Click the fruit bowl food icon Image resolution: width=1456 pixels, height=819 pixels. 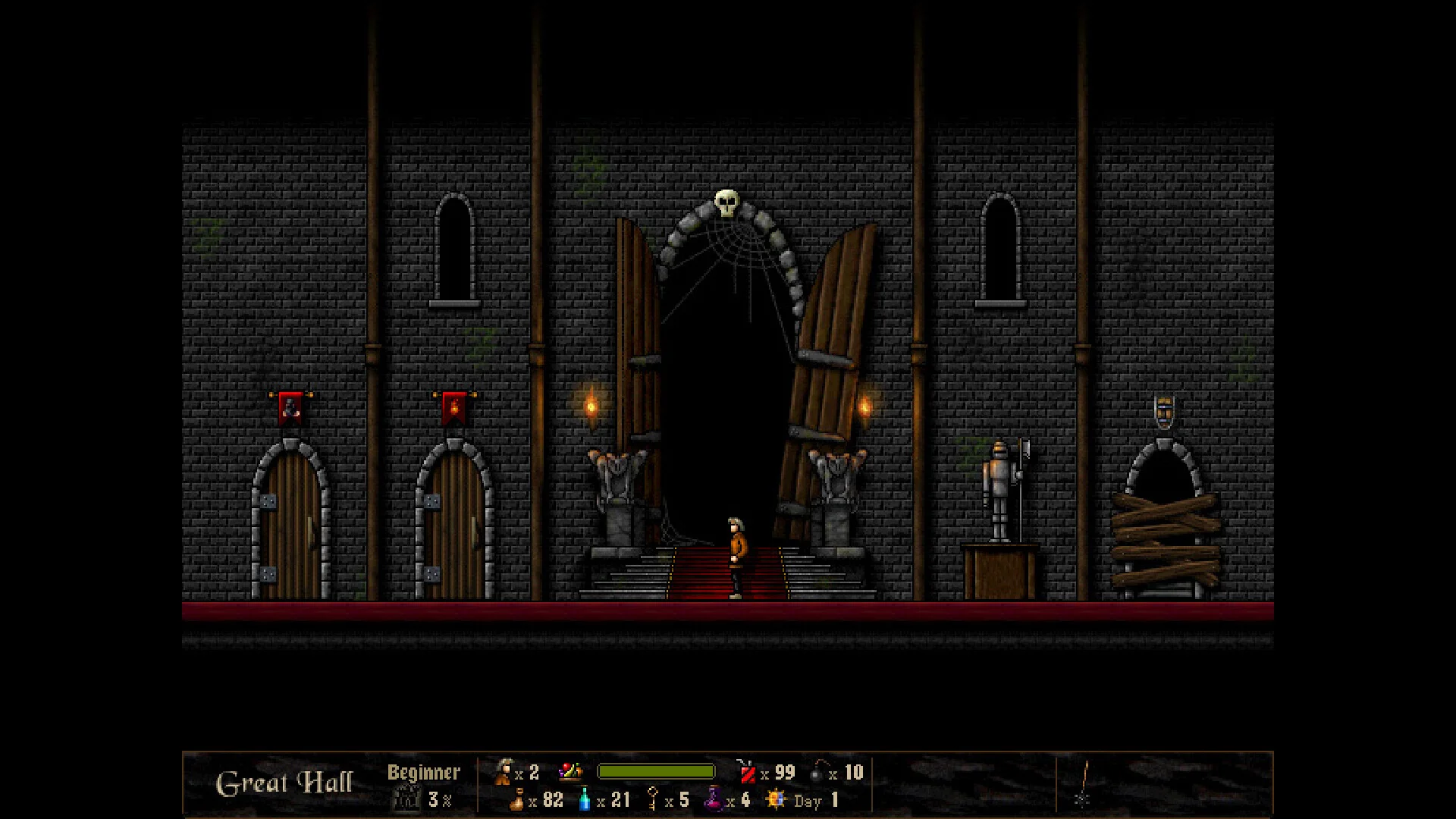click(570, 772)
